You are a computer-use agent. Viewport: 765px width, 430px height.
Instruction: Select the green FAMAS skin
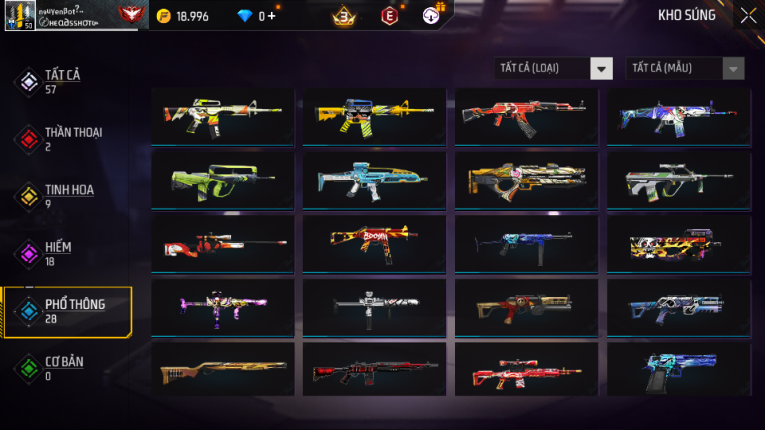click(x=222, y=180)
